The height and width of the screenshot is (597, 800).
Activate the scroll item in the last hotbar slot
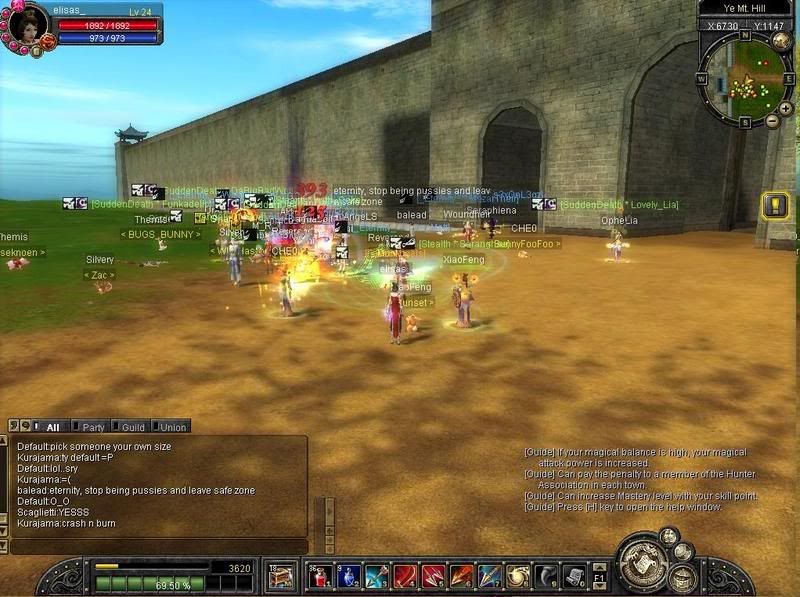(573, 576)
